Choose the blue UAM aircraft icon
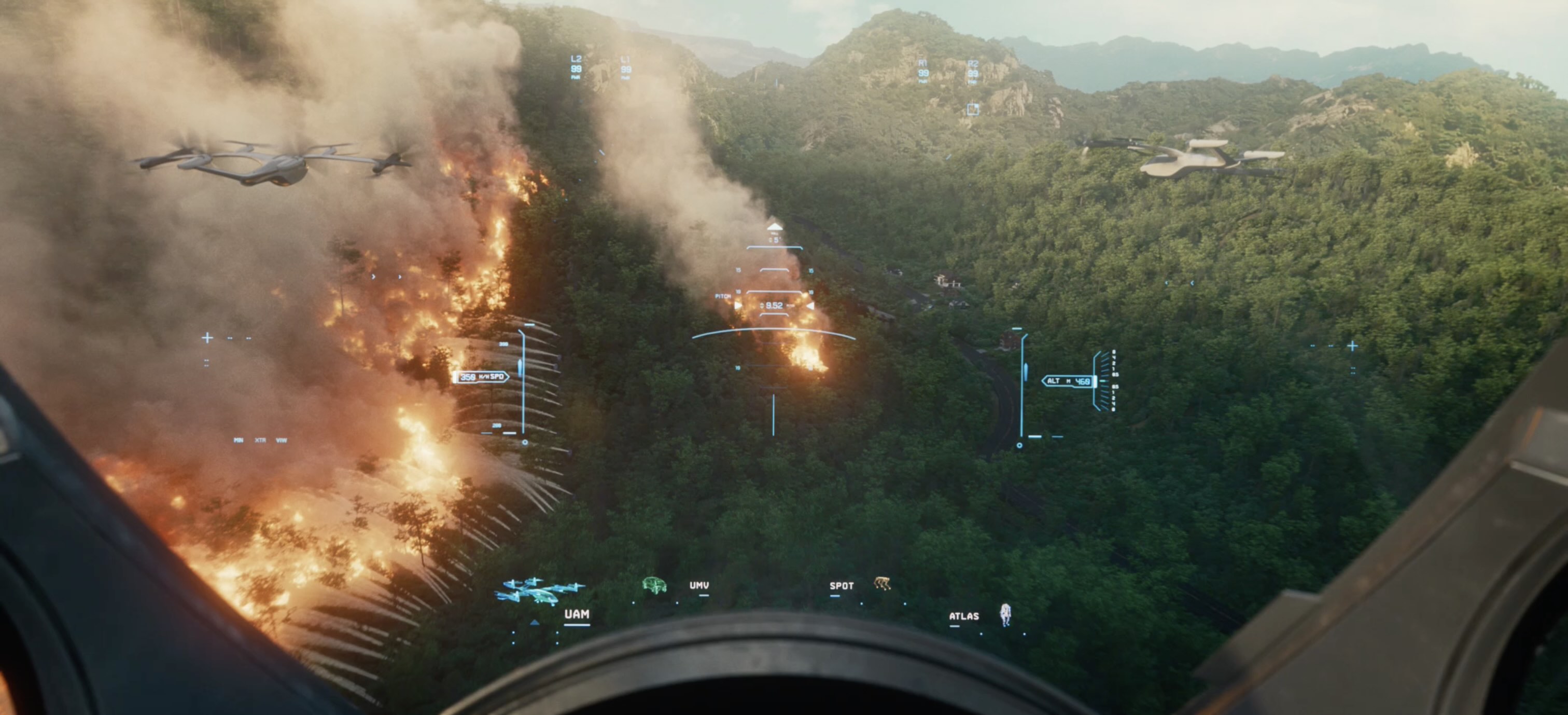 pos(538,590)
